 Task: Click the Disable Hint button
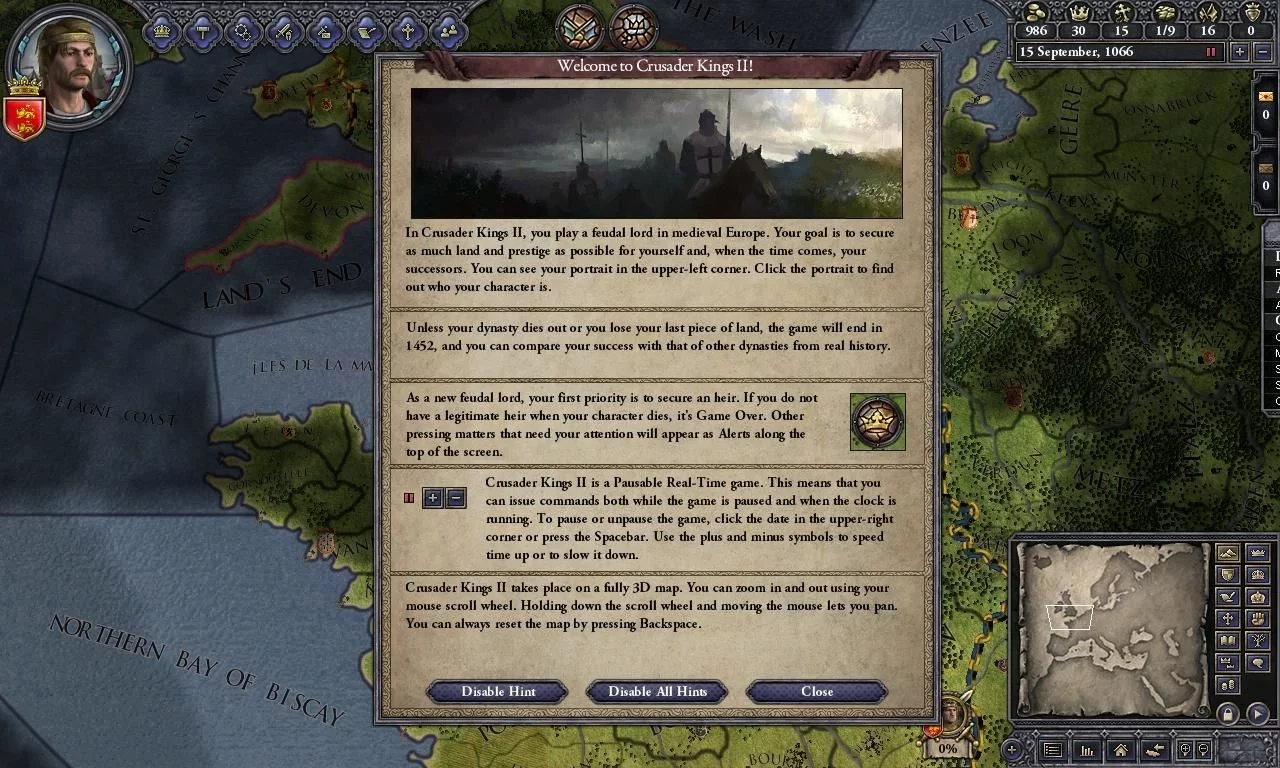498,691
